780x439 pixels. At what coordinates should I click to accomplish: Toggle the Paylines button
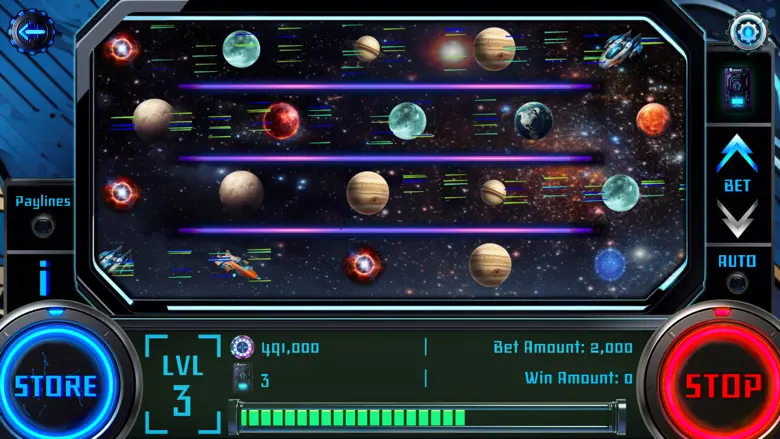point(43,226)
